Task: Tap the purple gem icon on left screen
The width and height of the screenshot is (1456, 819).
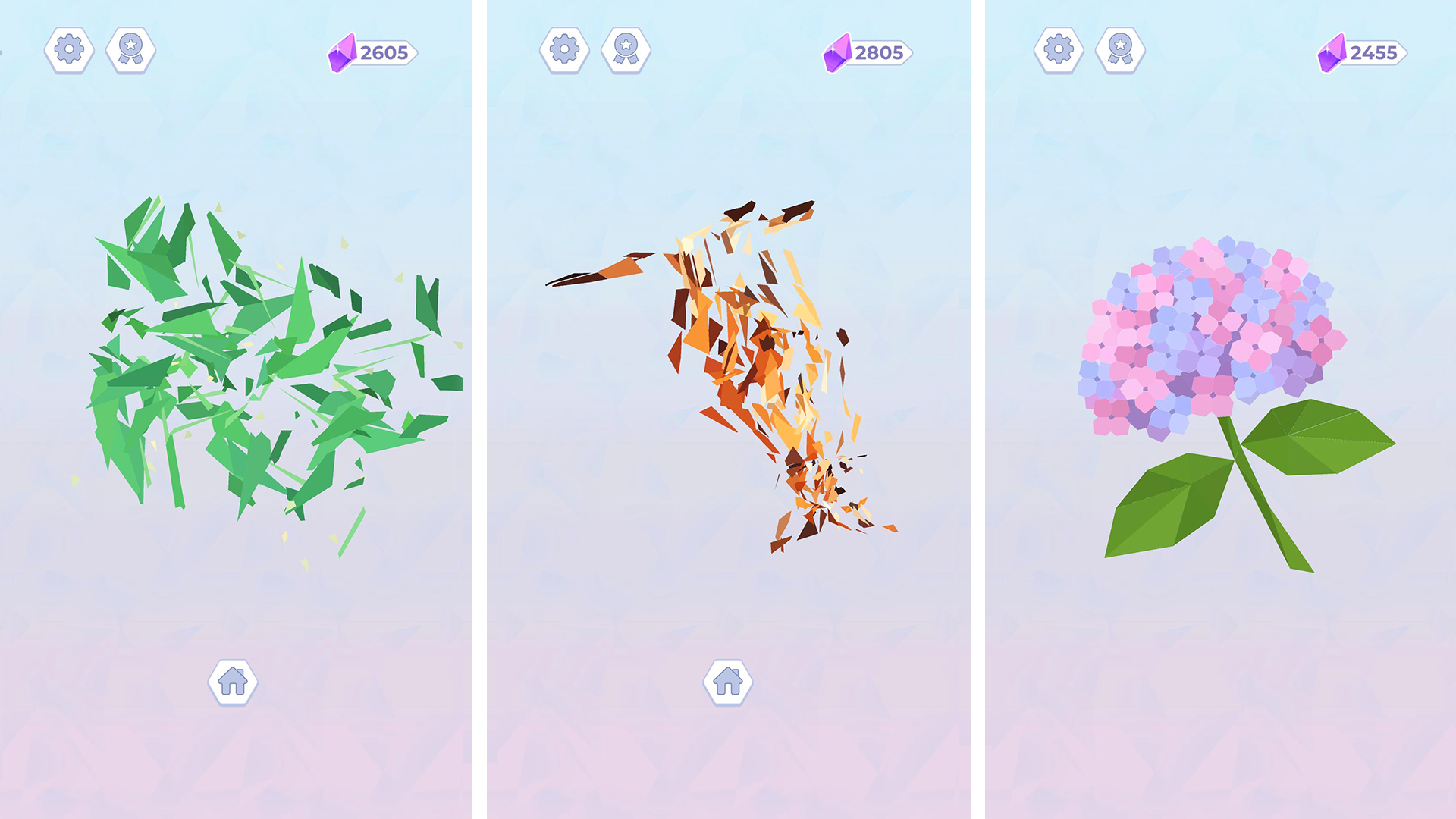Action: 341,52
